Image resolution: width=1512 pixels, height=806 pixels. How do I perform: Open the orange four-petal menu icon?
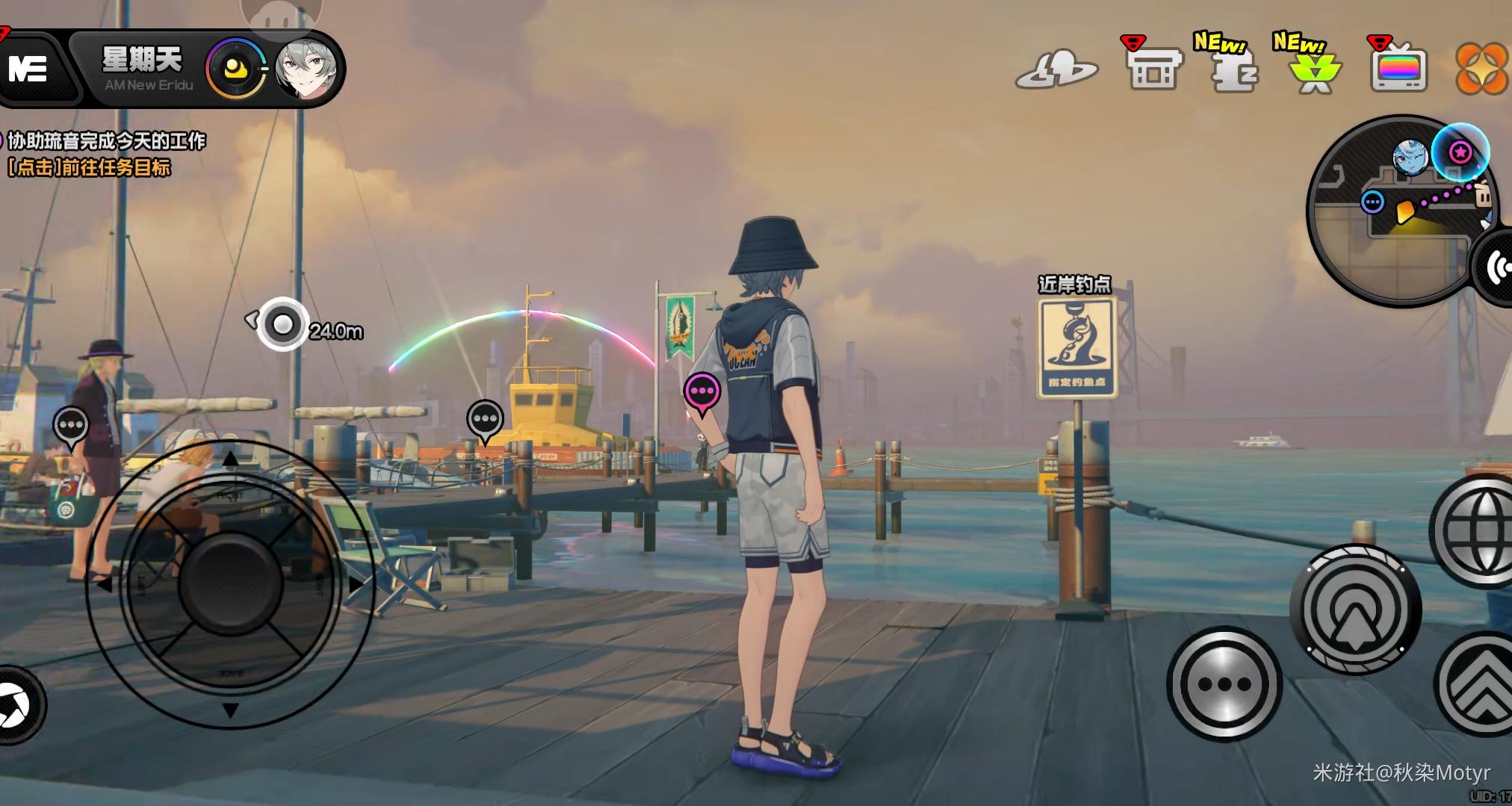(1481, 69)
